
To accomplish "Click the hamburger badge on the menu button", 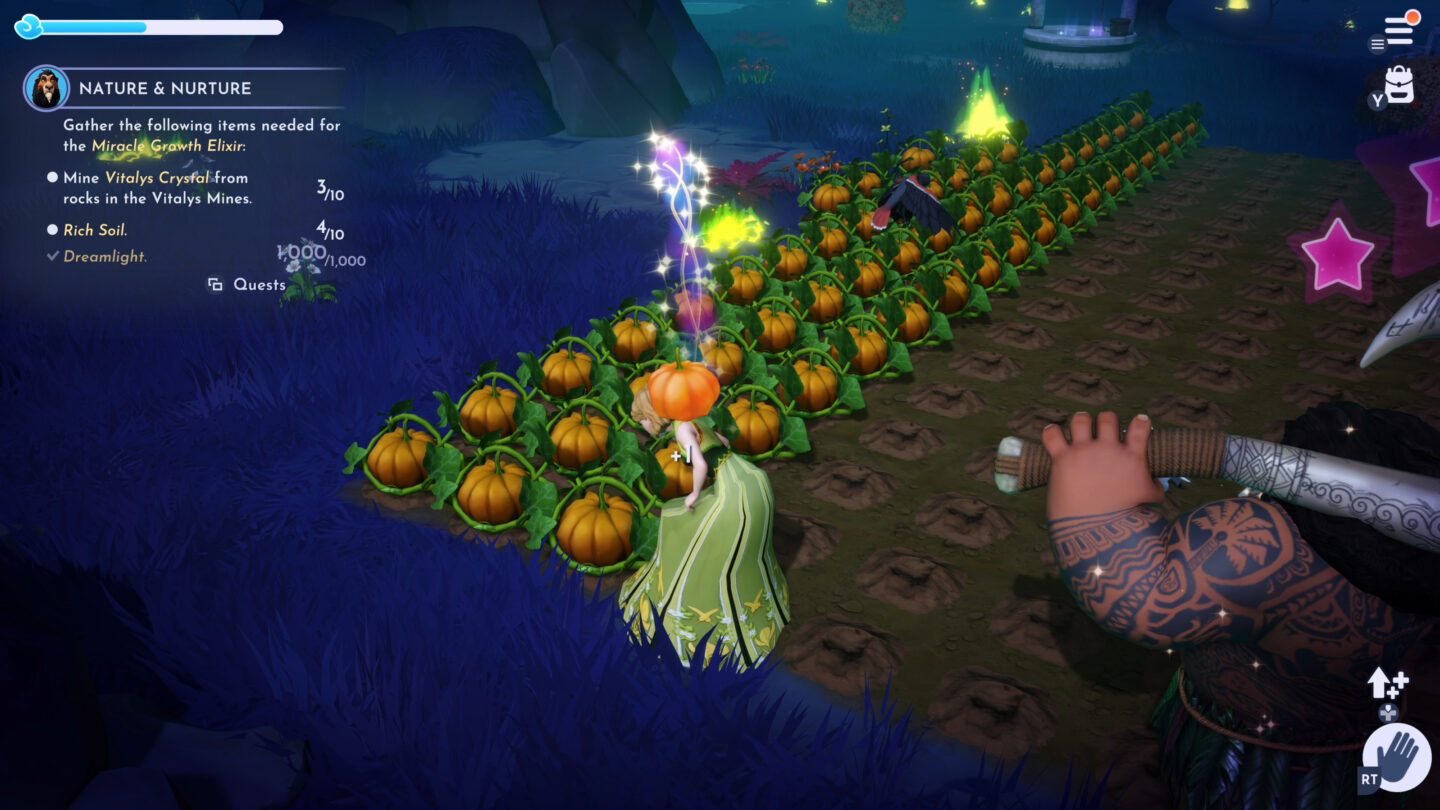I will (1375, 45).
